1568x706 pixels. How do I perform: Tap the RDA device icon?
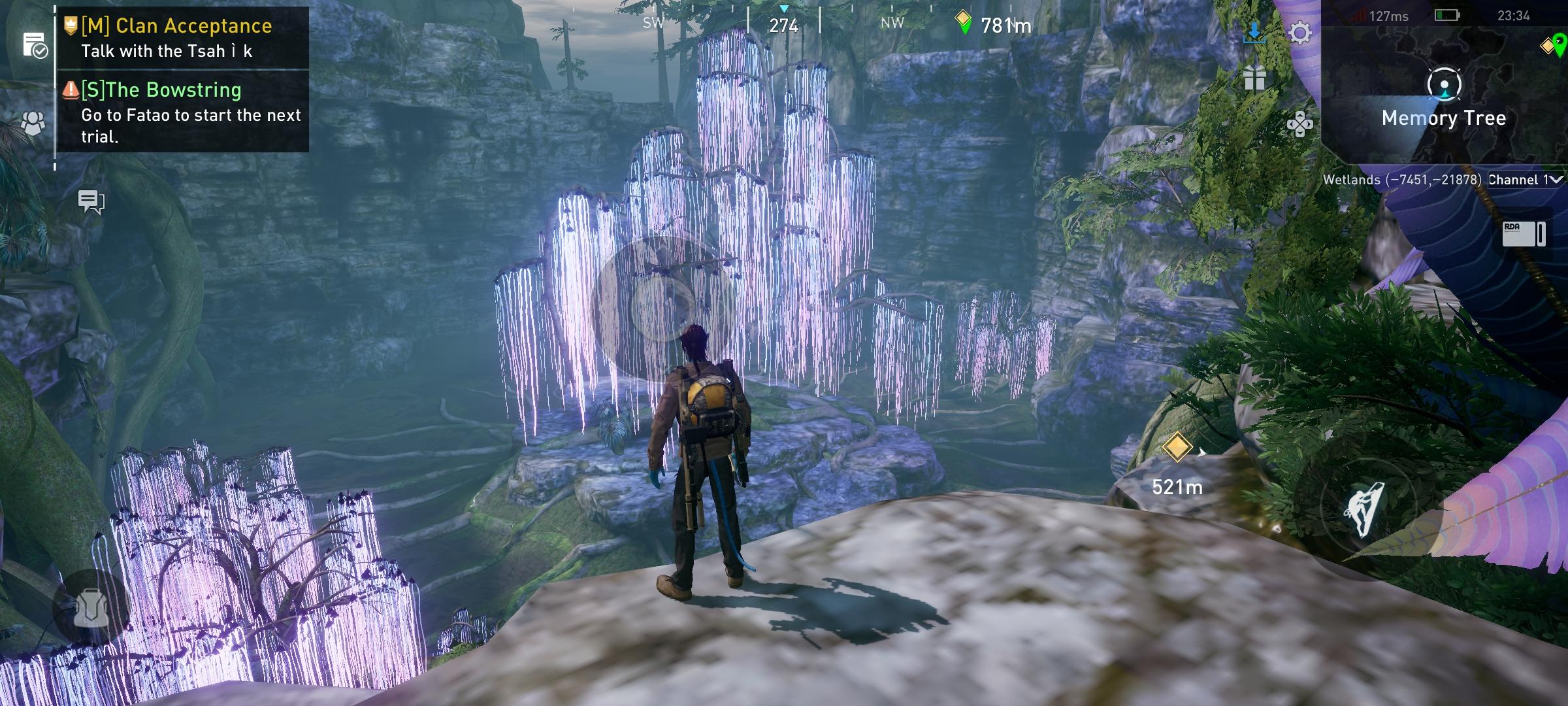tap(1524, 233)
